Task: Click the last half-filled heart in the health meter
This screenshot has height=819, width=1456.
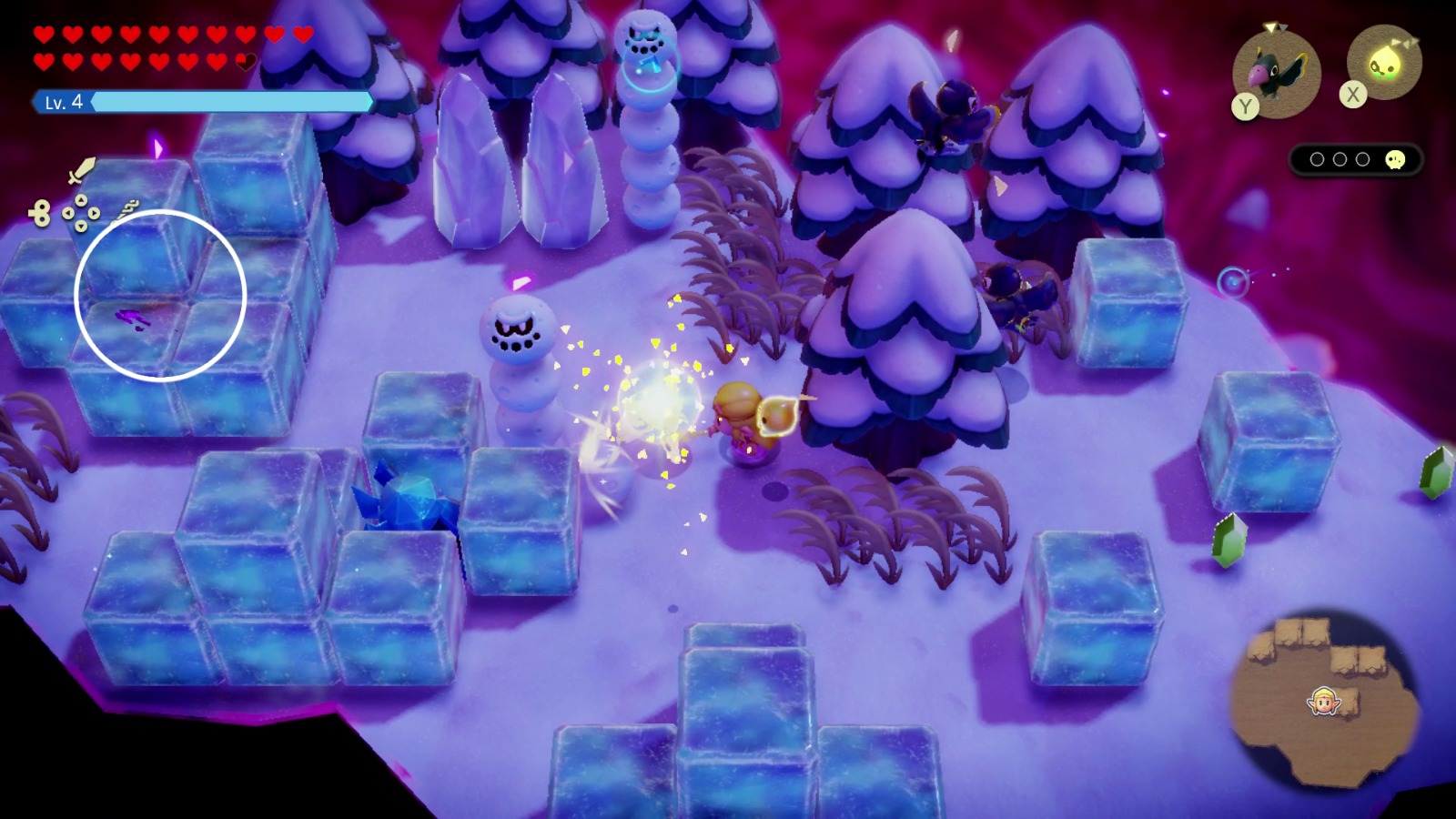Action: coord(245,61)
